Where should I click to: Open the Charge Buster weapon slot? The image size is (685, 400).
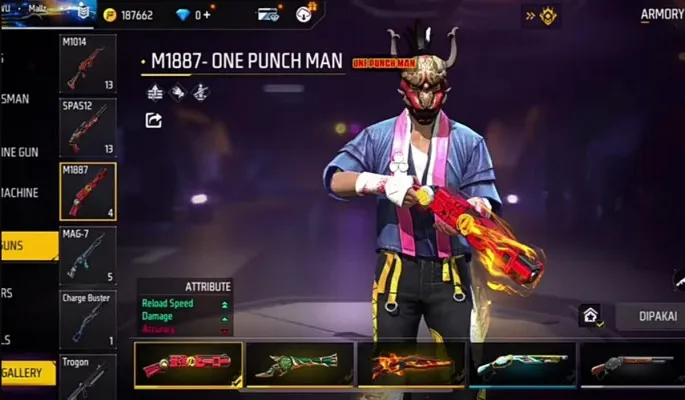[88, 318]
